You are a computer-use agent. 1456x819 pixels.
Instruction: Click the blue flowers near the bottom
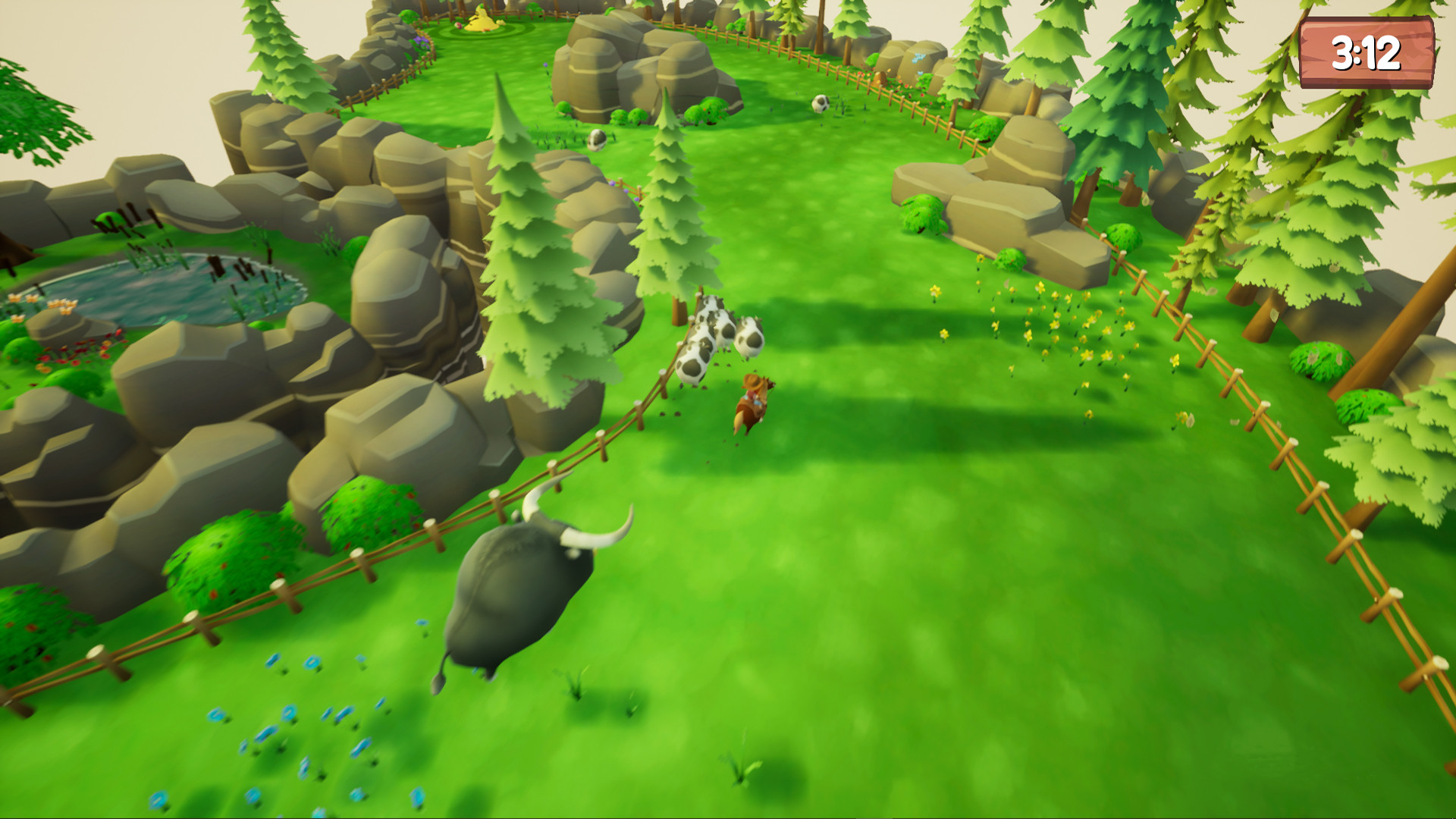click(303, 728)
